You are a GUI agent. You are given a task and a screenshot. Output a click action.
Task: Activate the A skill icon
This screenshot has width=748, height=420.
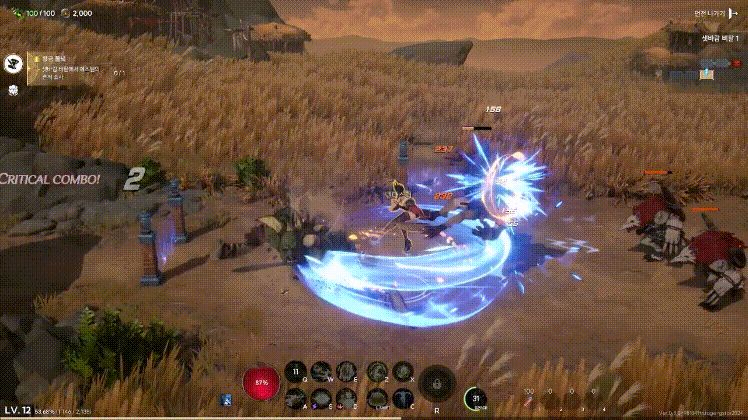tap(296, 398)
